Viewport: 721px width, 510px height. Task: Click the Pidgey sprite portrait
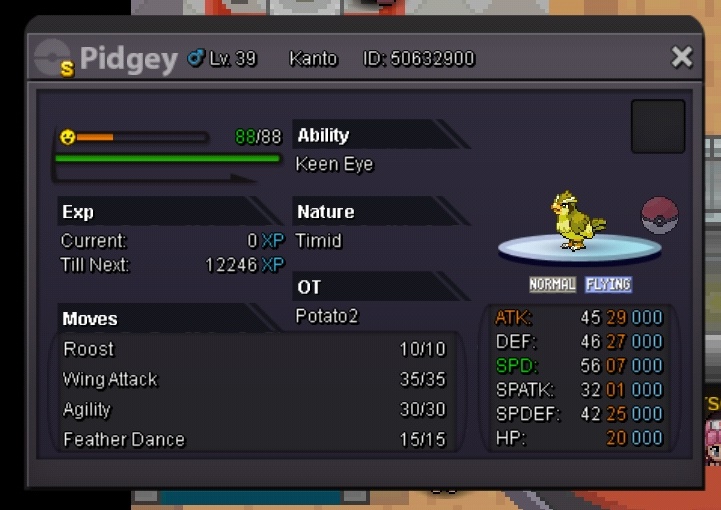pyautogui.click(x=575, y=219)
